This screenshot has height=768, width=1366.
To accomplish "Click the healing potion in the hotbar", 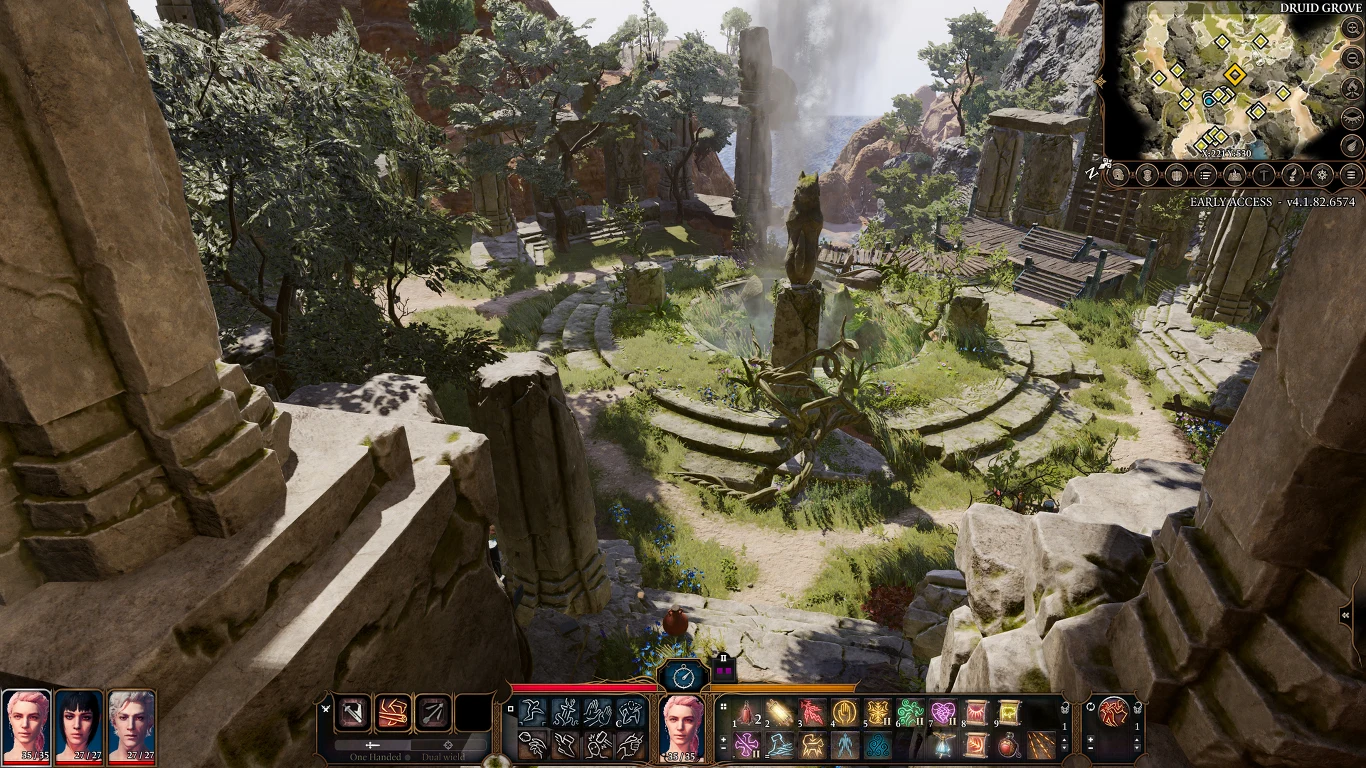I will tap(1007, 746).
